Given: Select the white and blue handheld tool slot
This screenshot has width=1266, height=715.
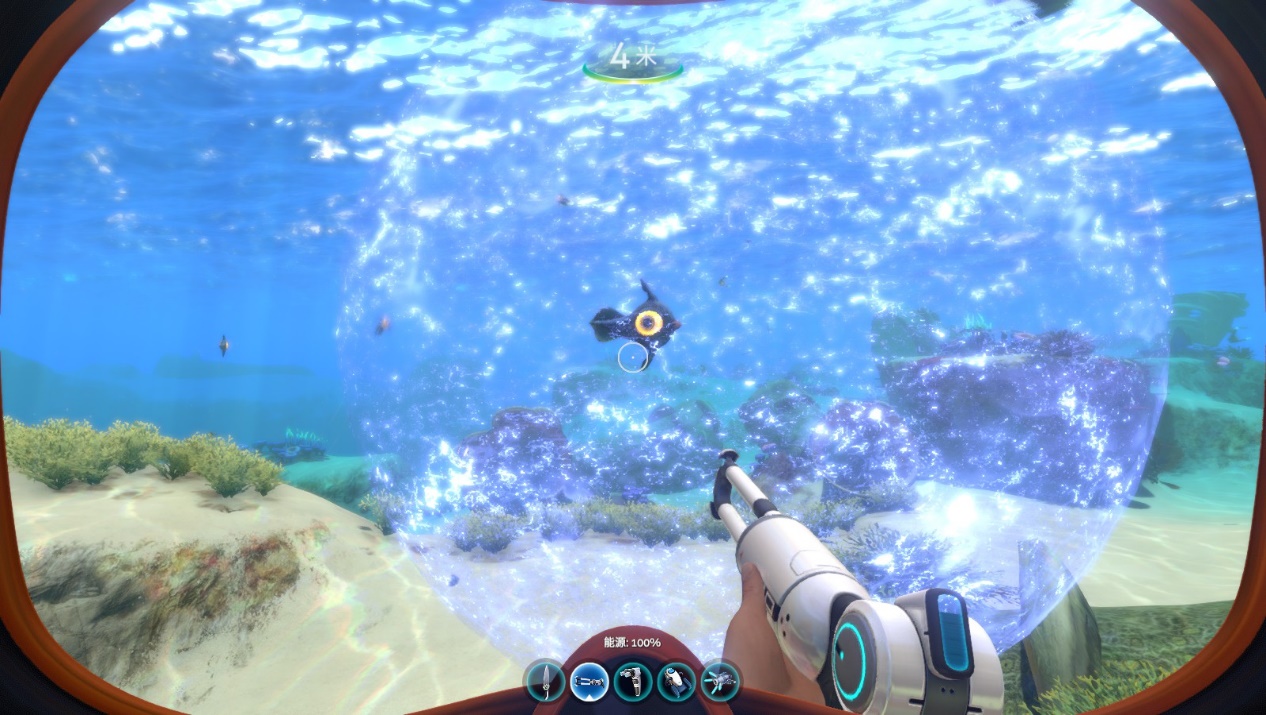Looking at the screenshot, I should coord(677,681).
